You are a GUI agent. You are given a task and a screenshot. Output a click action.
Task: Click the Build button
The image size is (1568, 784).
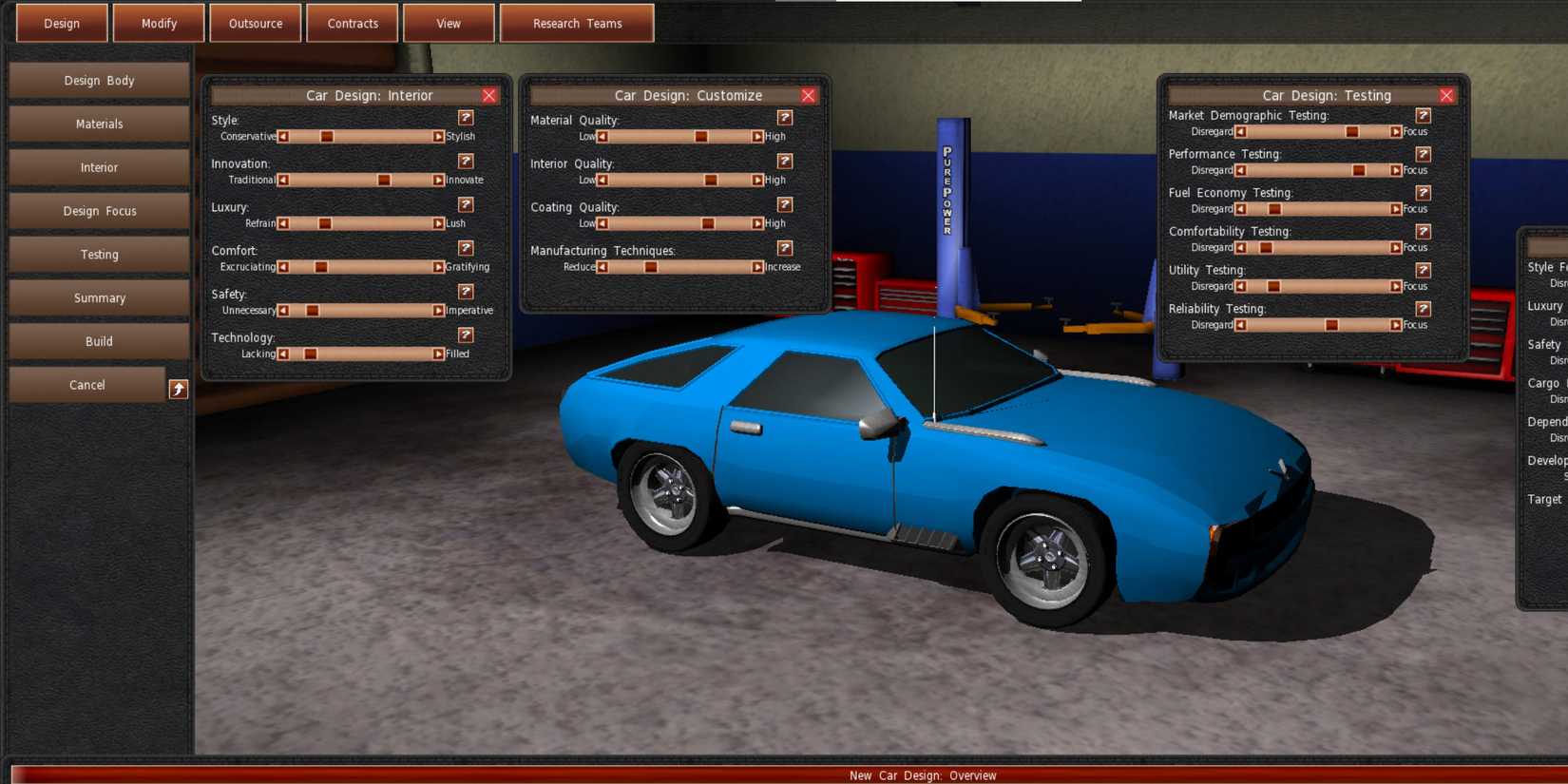(98, 341)
